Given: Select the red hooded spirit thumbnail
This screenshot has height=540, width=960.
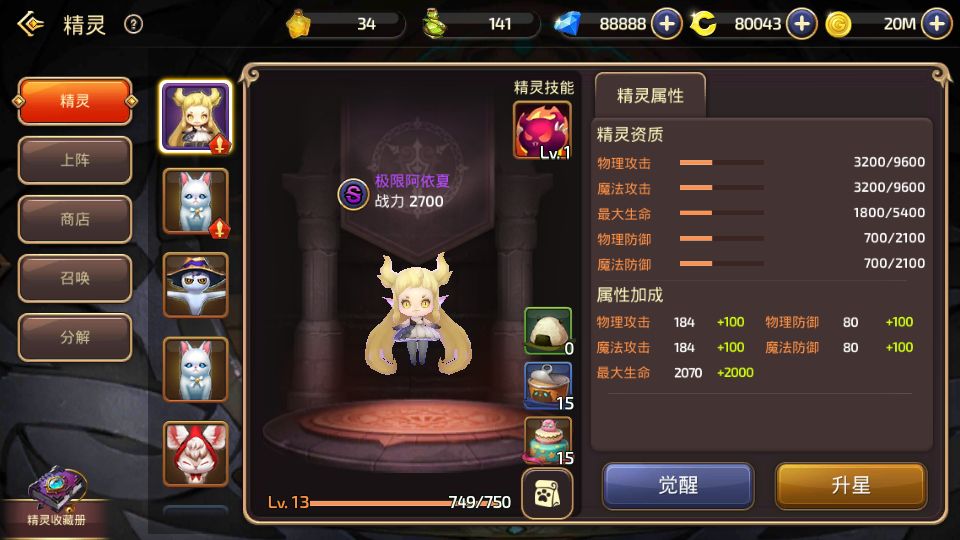Looking at the screenshot, I should click(195, 453).
